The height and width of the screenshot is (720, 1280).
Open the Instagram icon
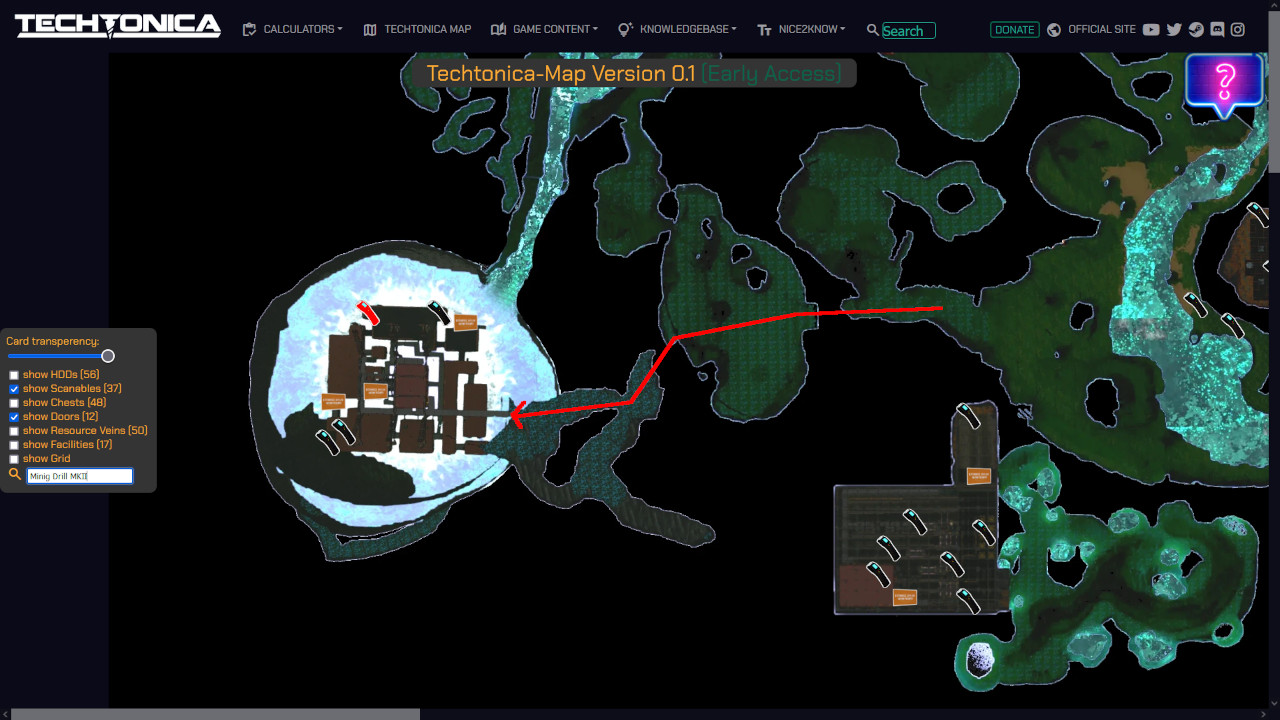[x=1238, y=30]
